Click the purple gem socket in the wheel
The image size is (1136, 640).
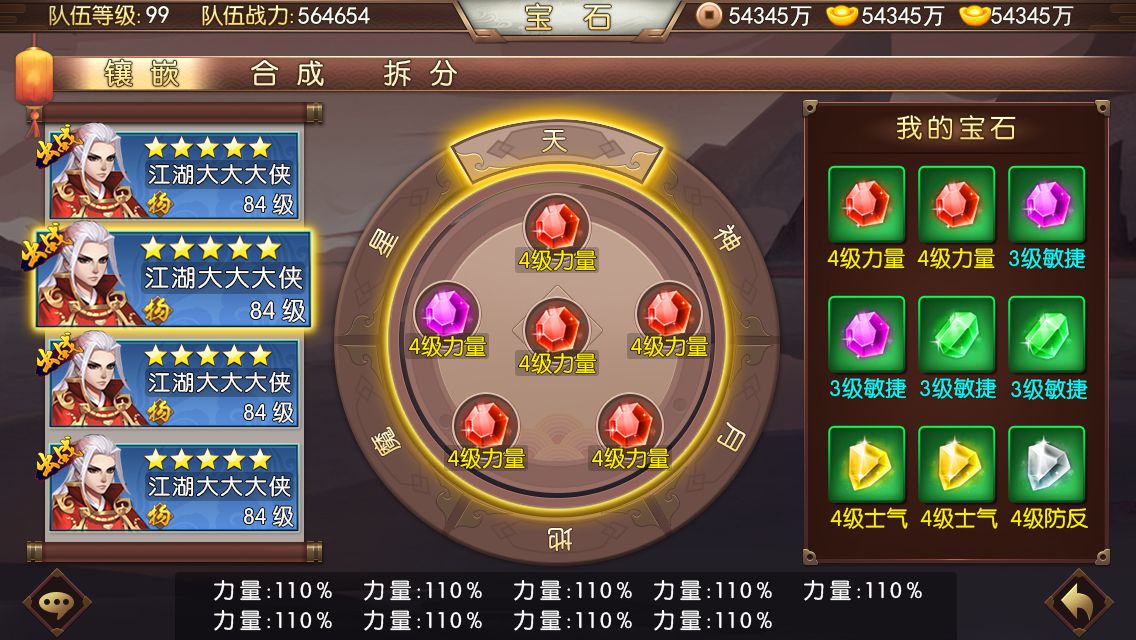pyautogui.click(x=447, y=314)
